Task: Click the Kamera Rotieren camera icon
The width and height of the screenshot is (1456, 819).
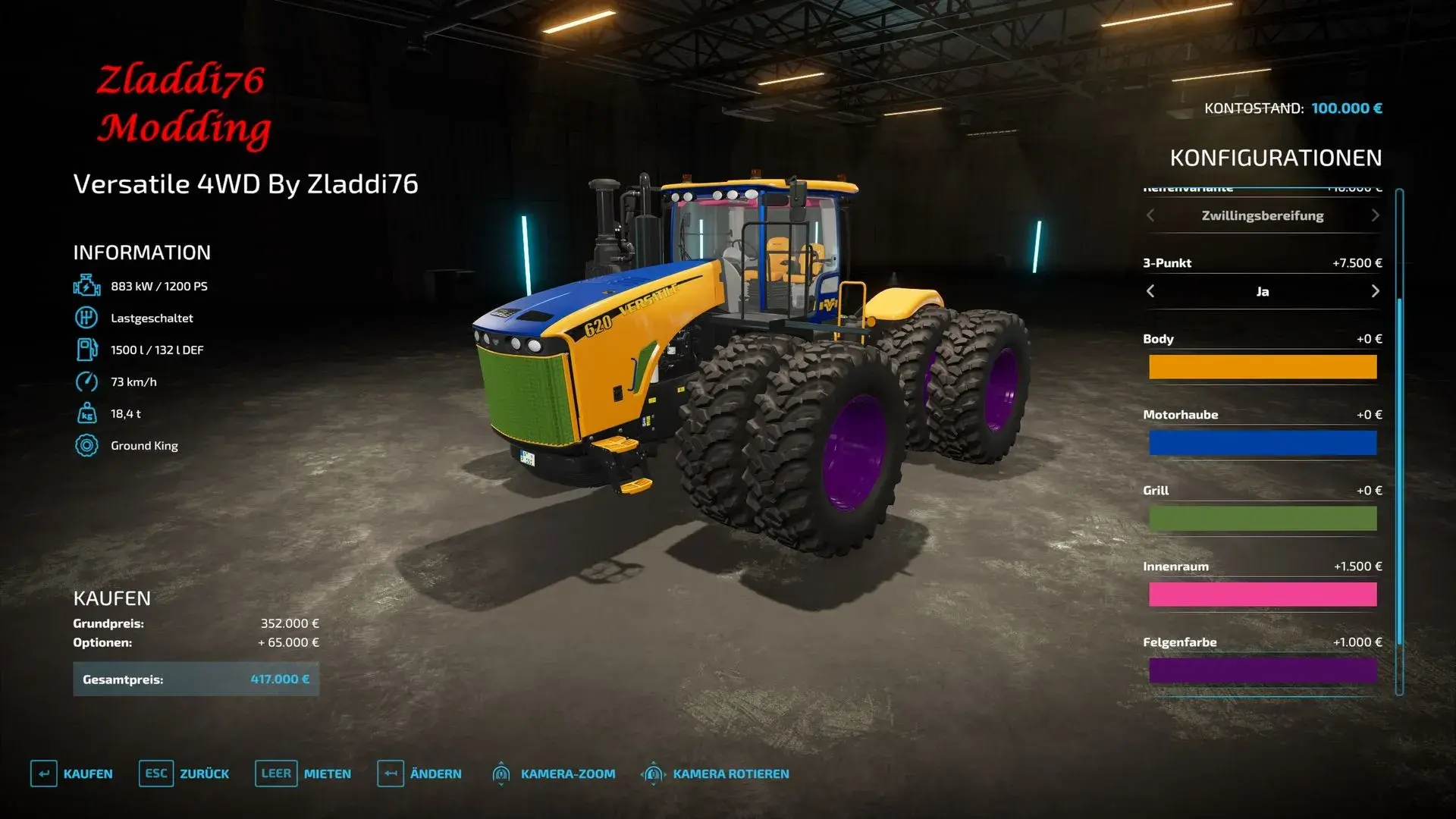Action: [654, 773]
